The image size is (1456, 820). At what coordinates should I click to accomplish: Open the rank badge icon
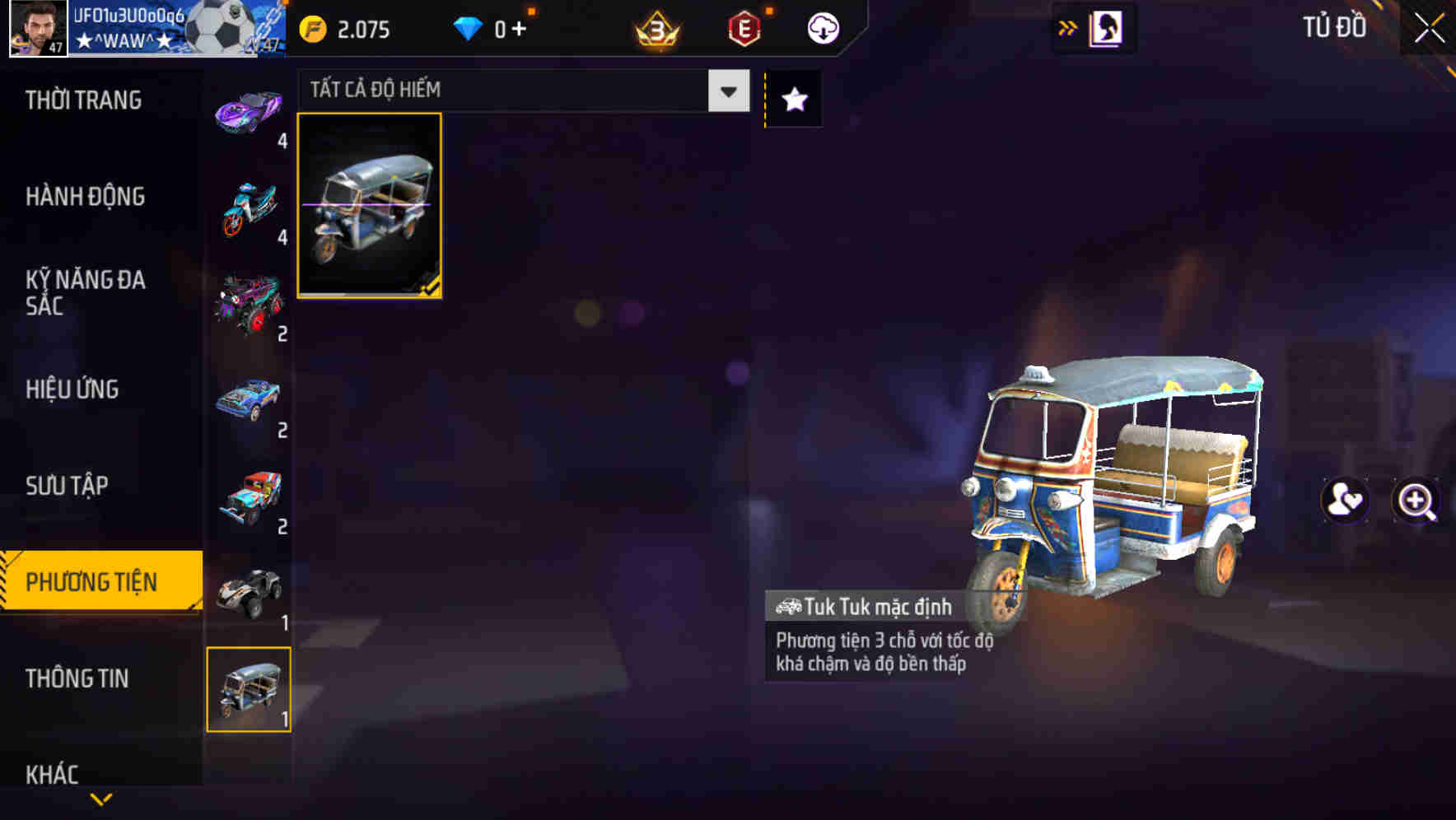[653, 28]
